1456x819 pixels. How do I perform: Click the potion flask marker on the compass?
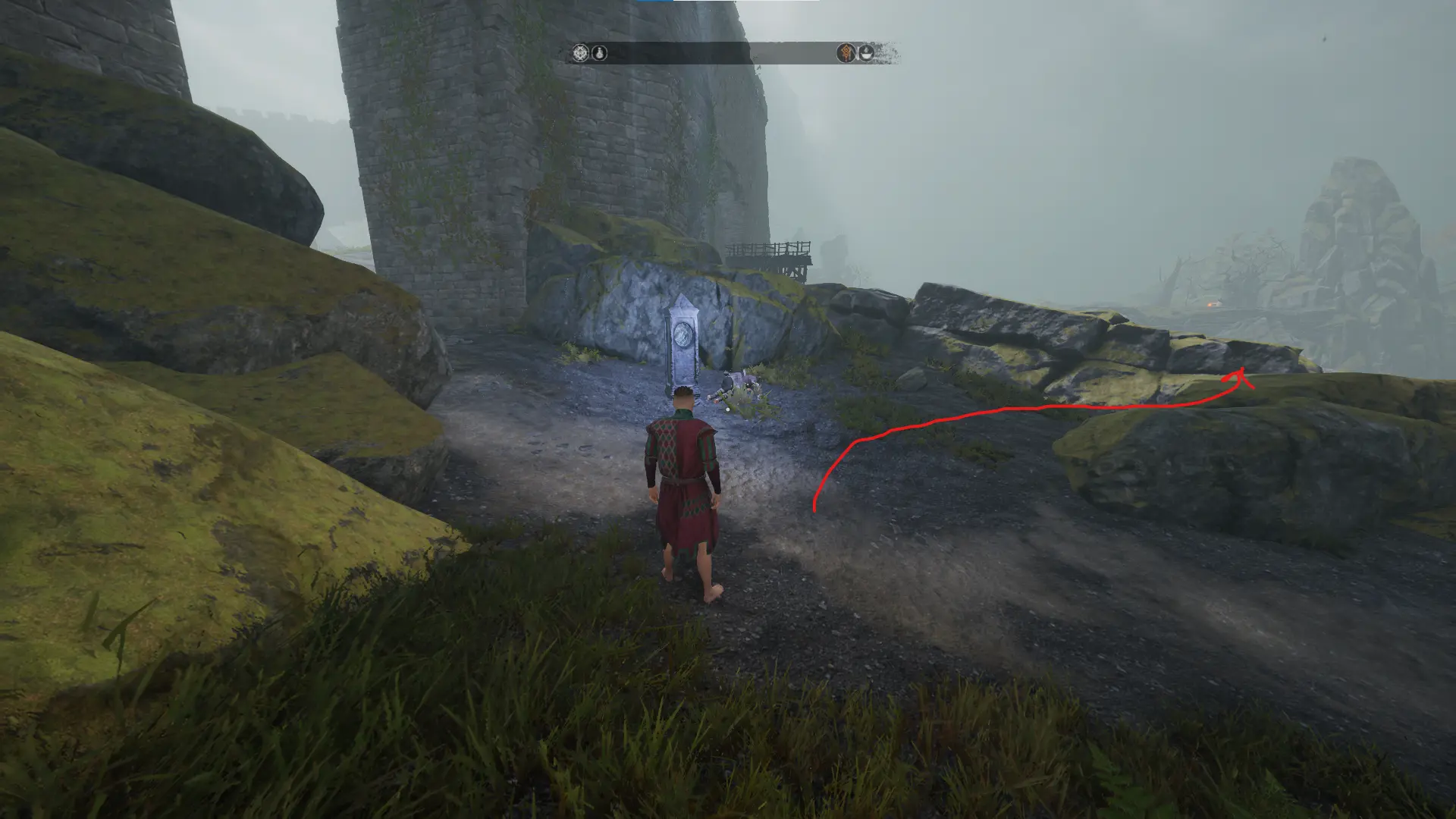599,53
